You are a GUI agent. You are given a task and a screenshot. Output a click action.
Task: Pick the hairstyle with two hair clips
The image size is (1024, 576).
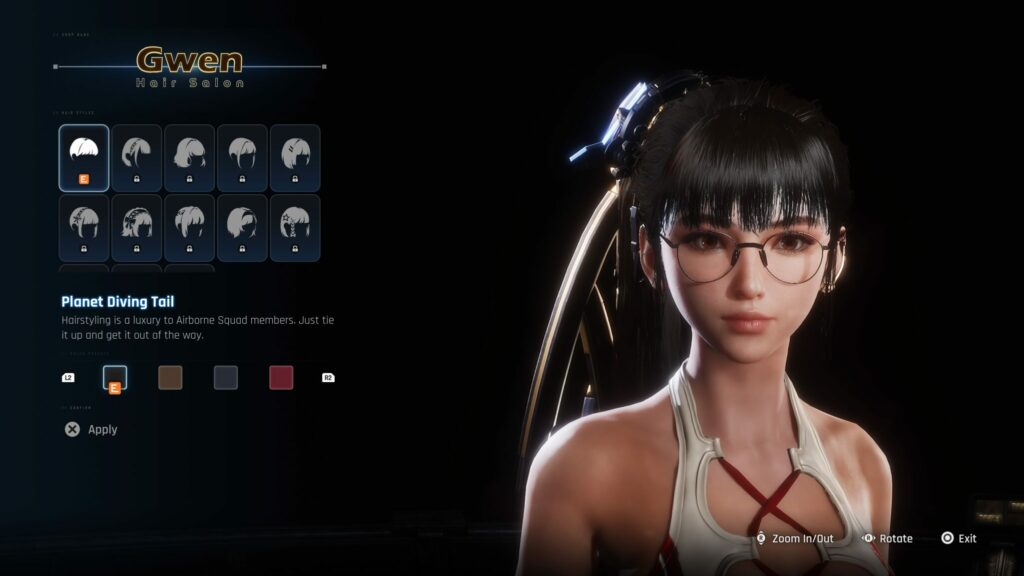tap(294, 157)
